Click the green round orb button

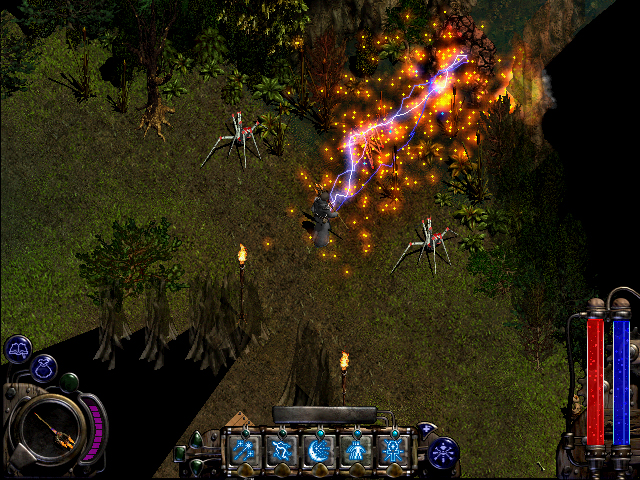pos(70,381)
